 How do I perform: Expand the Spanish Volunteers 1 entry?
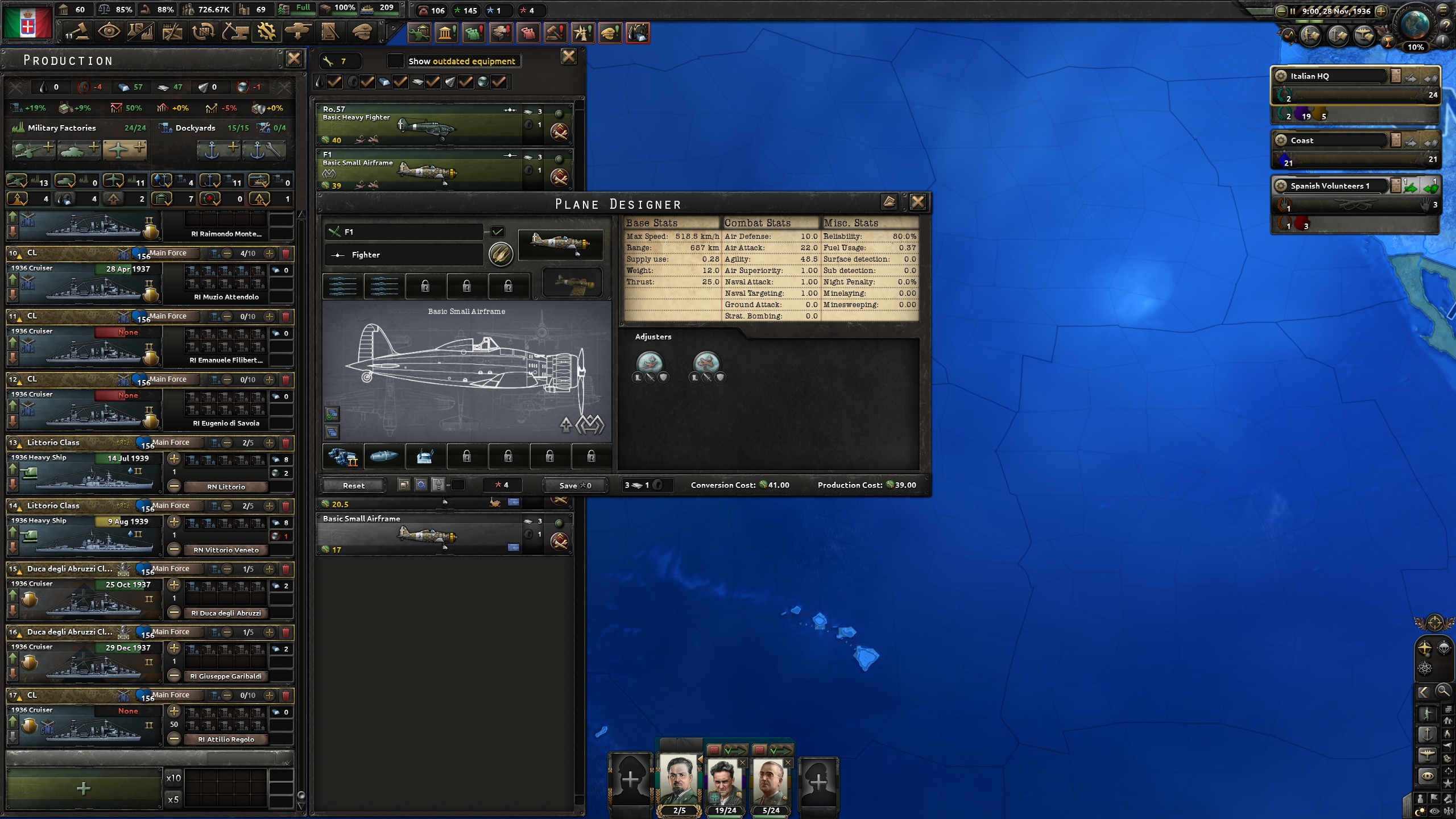[1331, 185]
